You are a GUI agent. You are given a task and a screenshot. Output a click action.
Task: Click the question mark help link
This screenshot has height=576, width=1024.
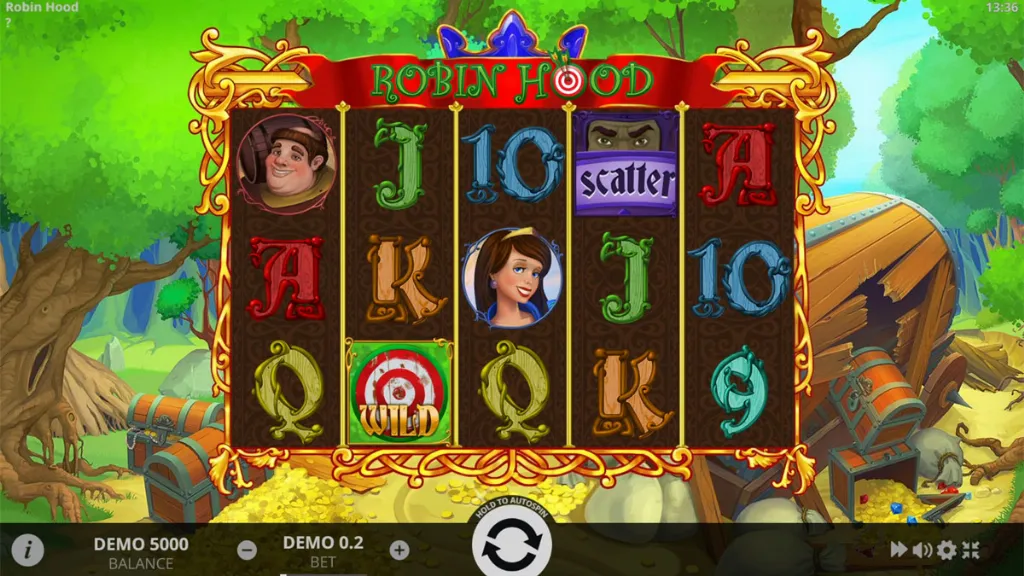coord(7,21)
